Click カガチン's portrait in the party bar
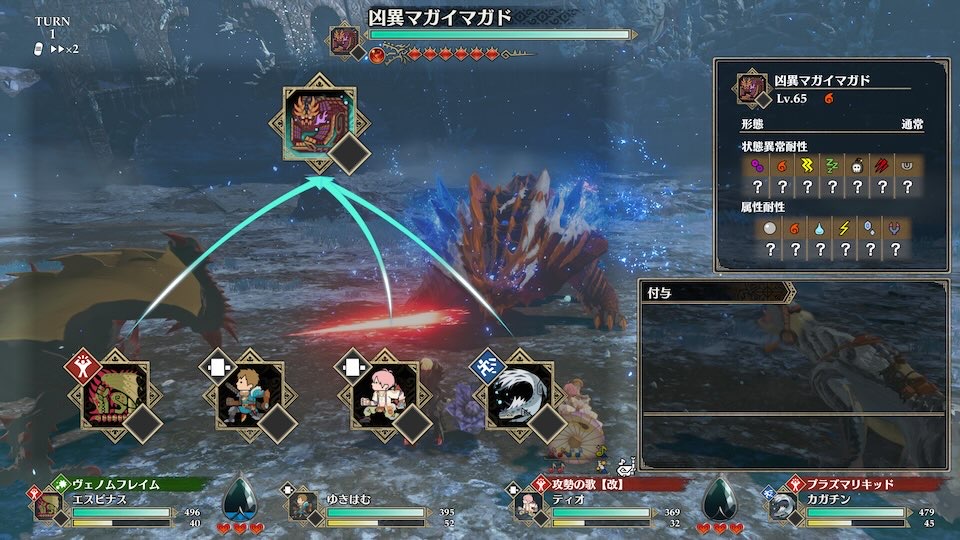Image resolution: width=960 pixels, height=540 pixels. pyautogui.click(x=783, y=506)
